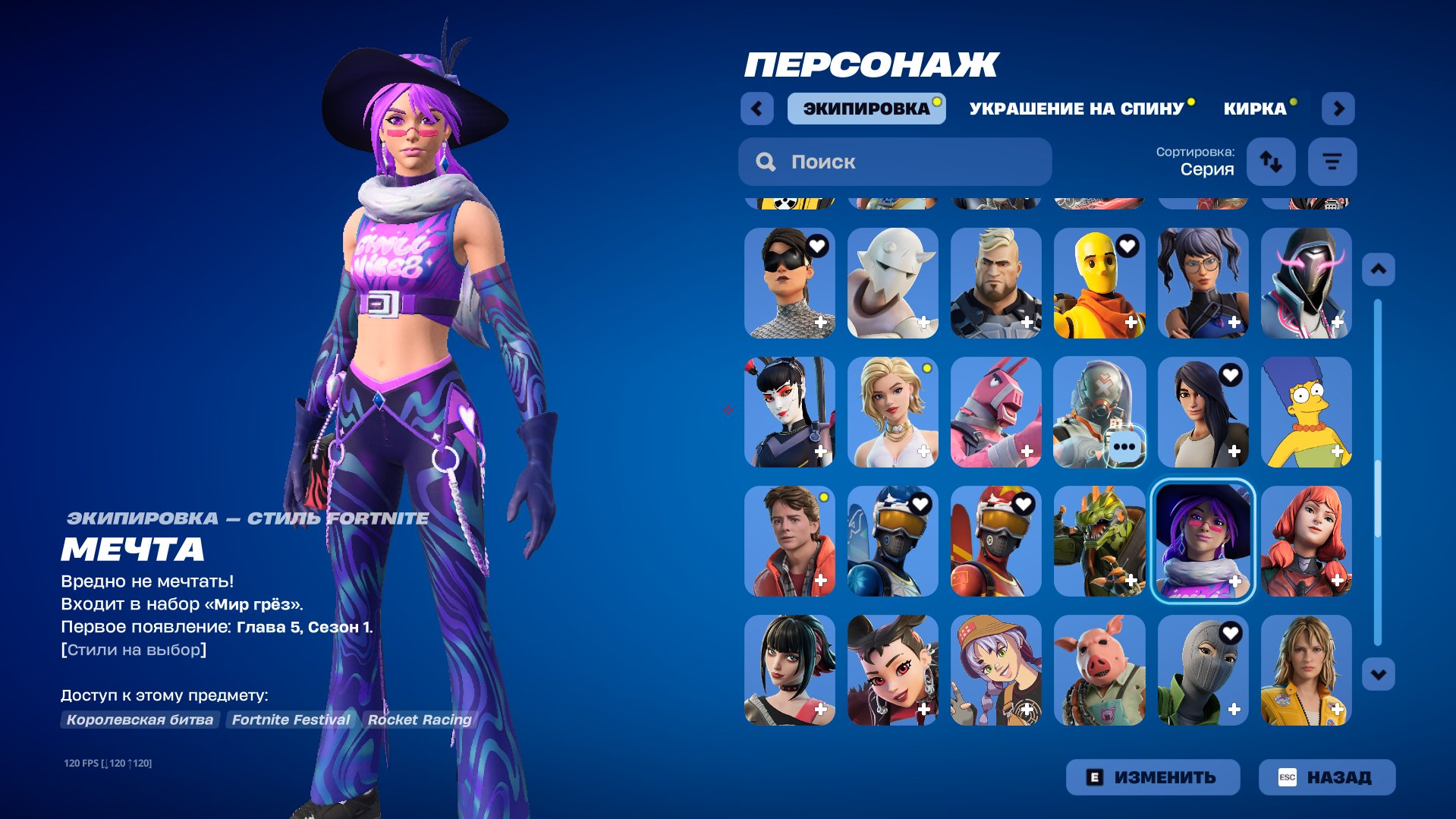The image size is (1456, 819).
Task: Click the scrollbar up arrow
Action: click(x=1379, y=268)
